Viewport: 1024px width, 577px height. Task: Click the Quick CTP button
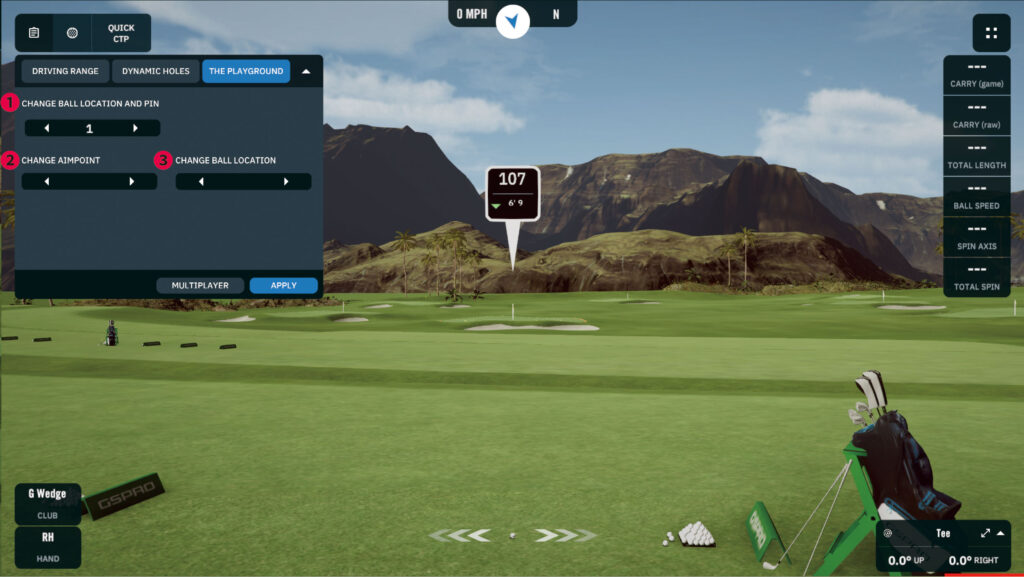point(120,33)
